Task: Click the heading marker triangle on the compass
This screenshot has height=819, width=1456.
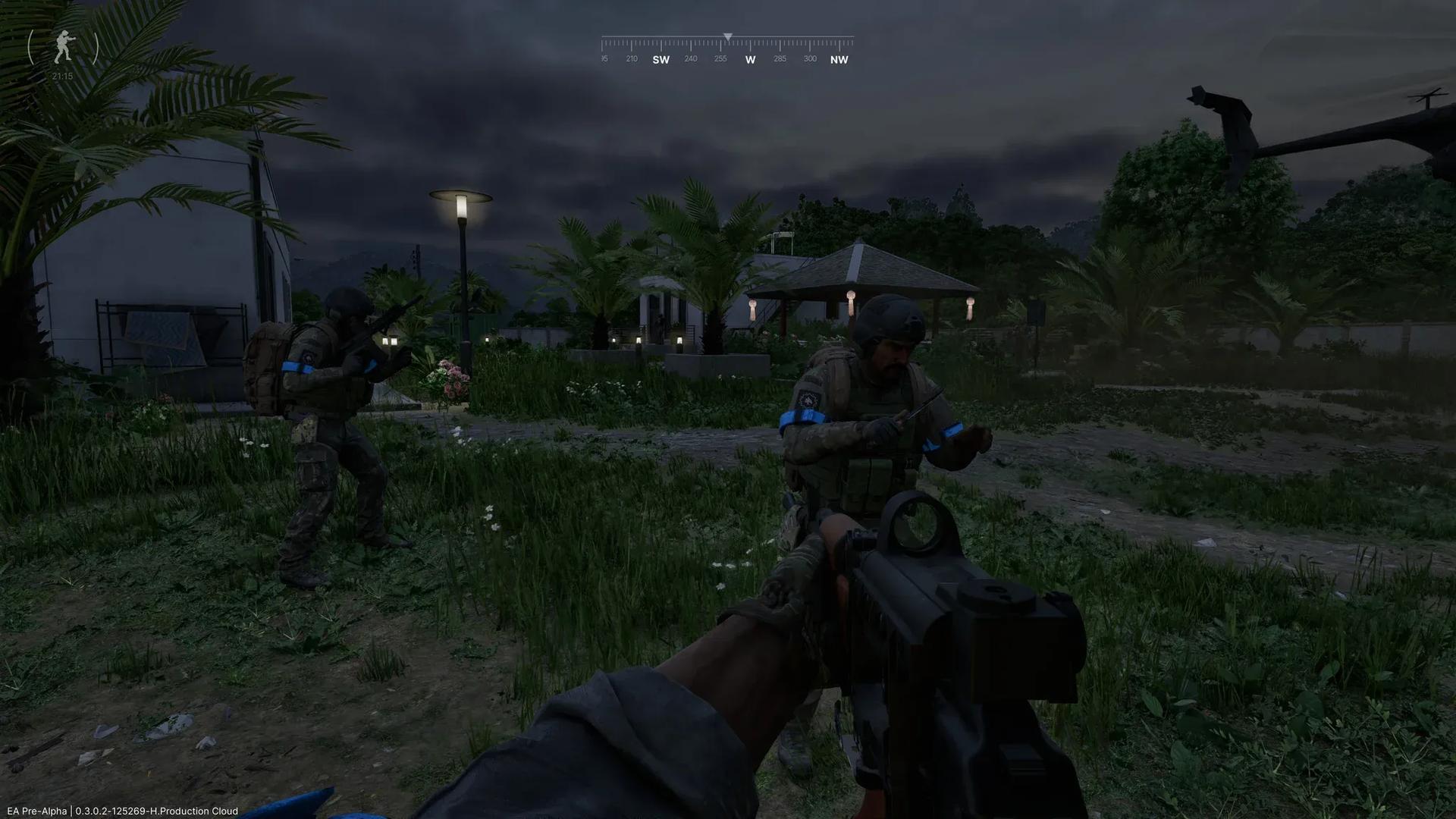Action: (728, 34)
